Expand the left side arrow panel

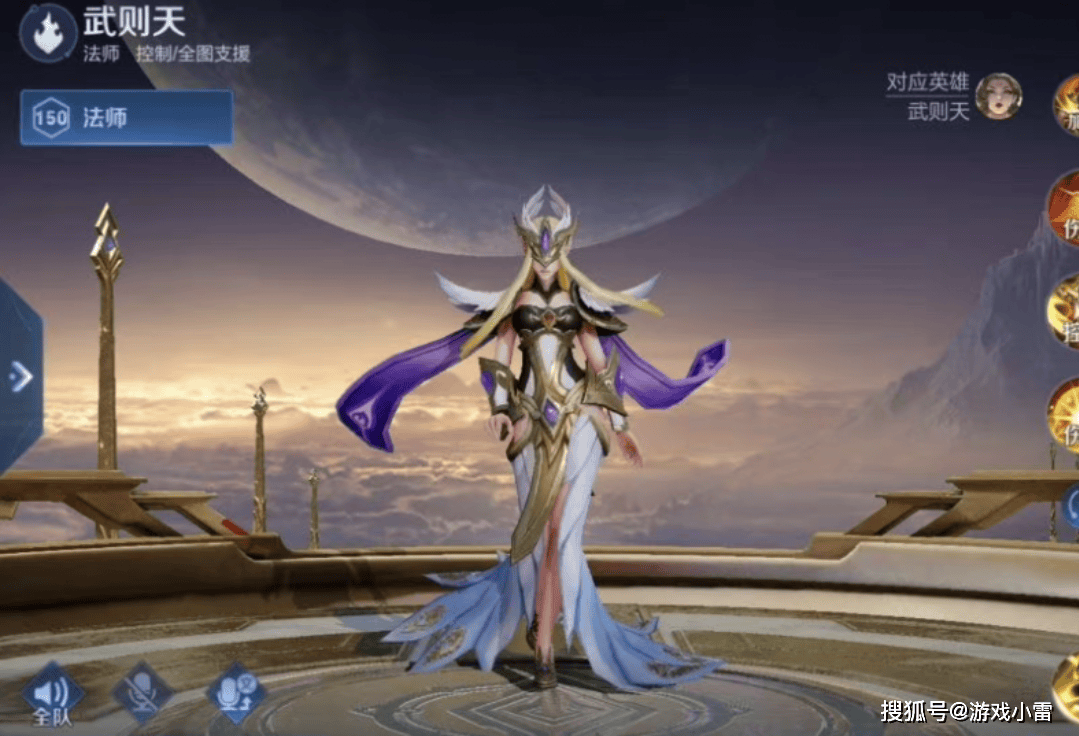coord(20,376)
